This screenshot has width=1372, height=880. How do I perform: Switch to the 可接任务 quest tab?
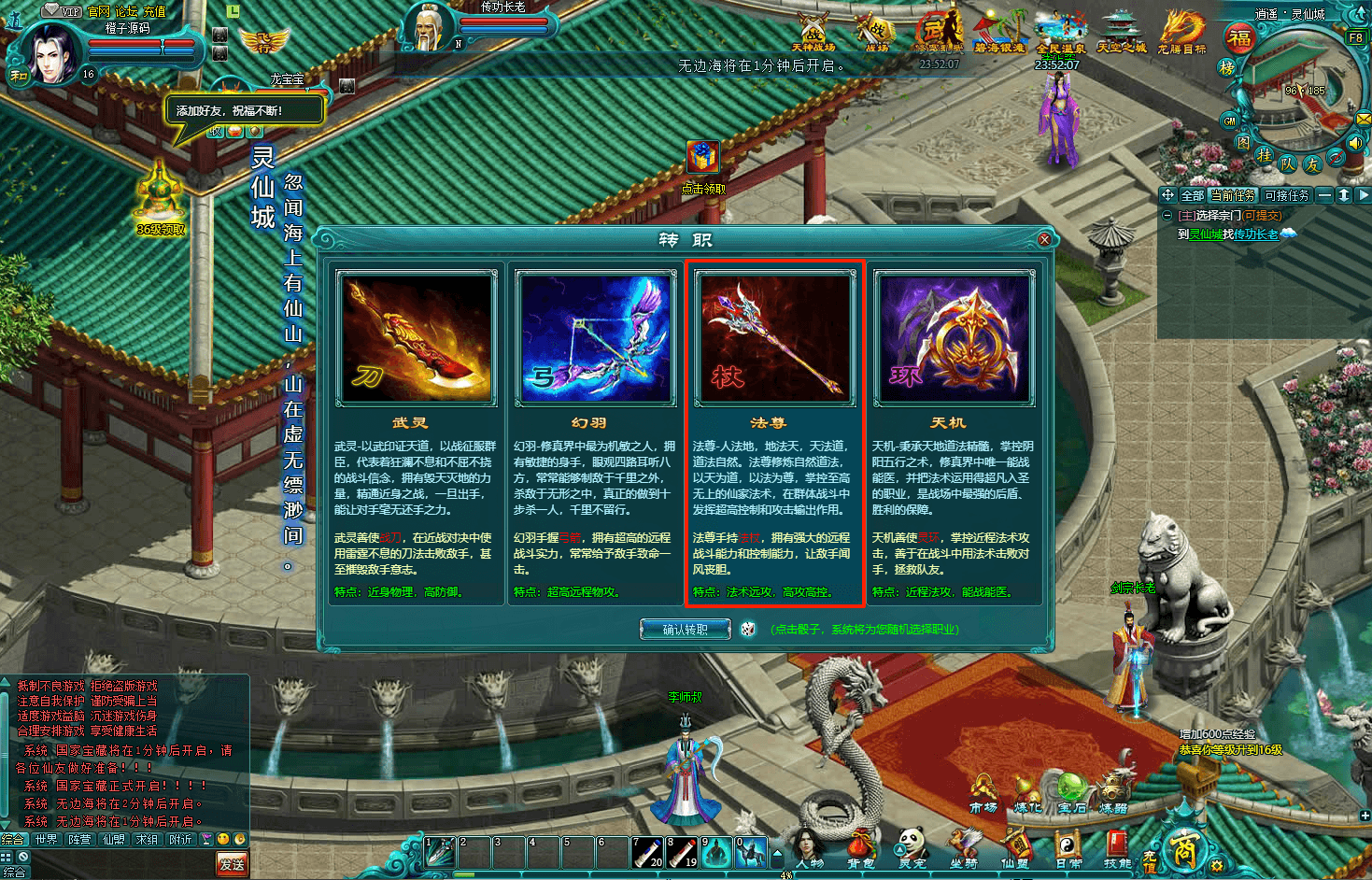pyautogui.click(x=1286, y=195)
